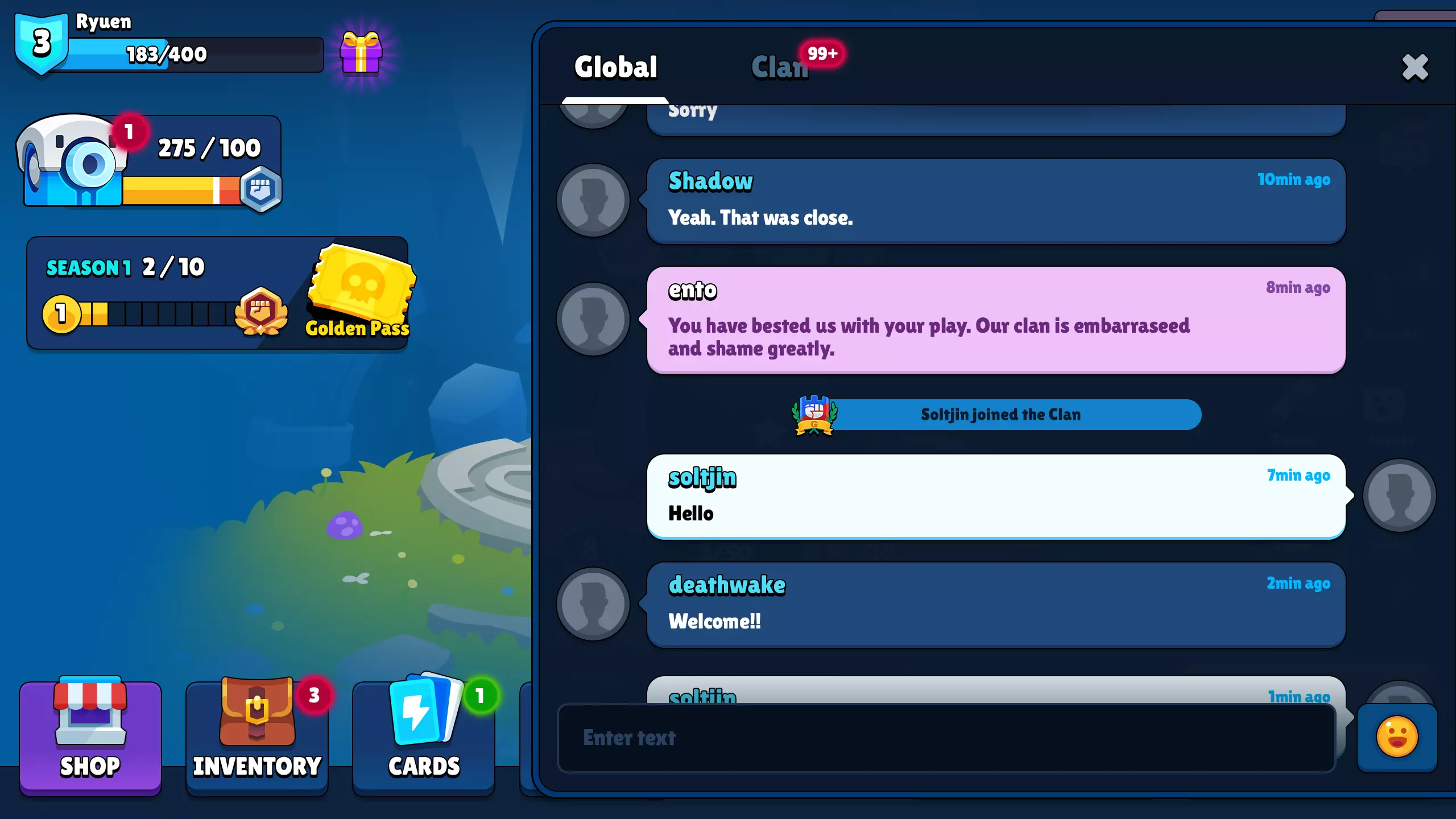Select the Shop icon

click(x=90, y=737)
